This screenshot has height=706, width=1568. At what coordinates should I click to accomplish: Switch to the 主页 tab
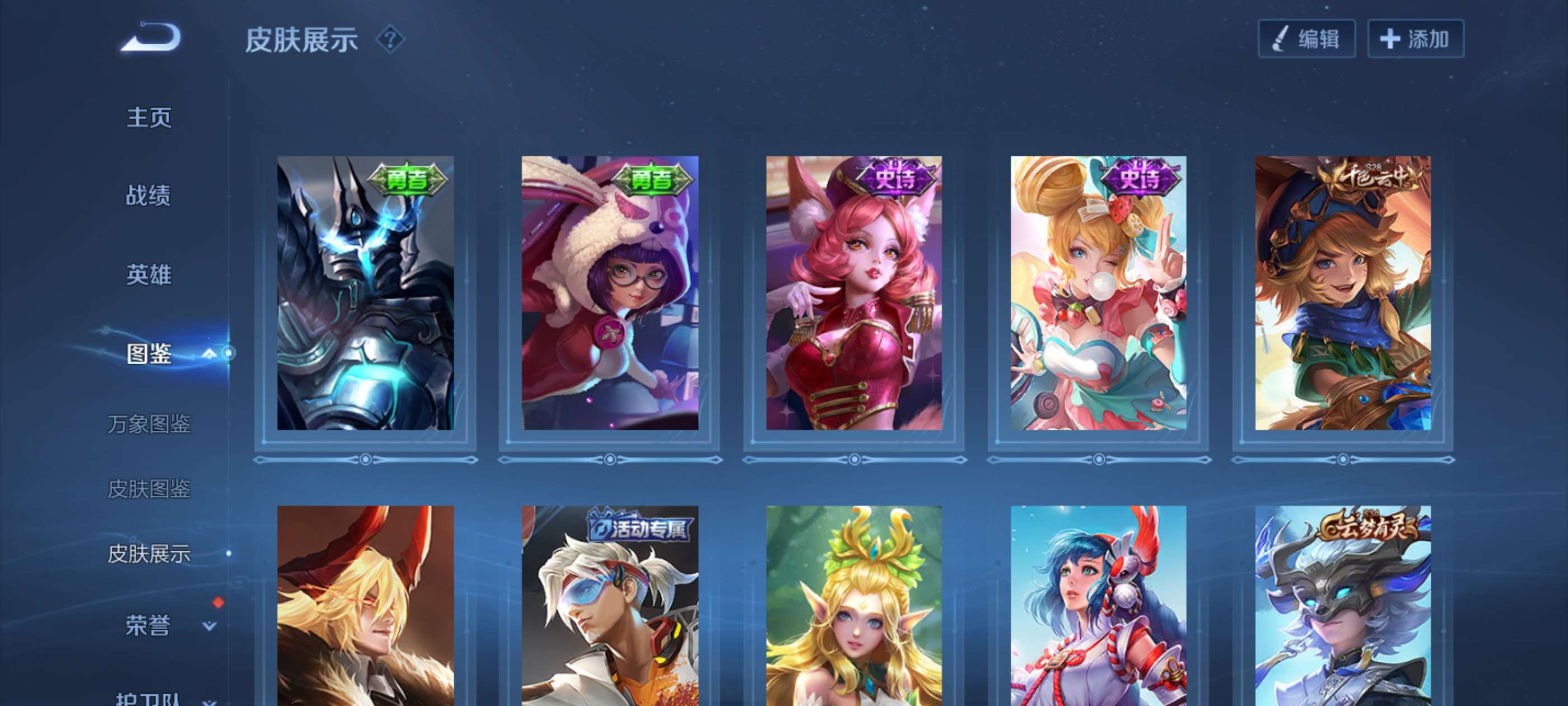(x=148, y=117)
